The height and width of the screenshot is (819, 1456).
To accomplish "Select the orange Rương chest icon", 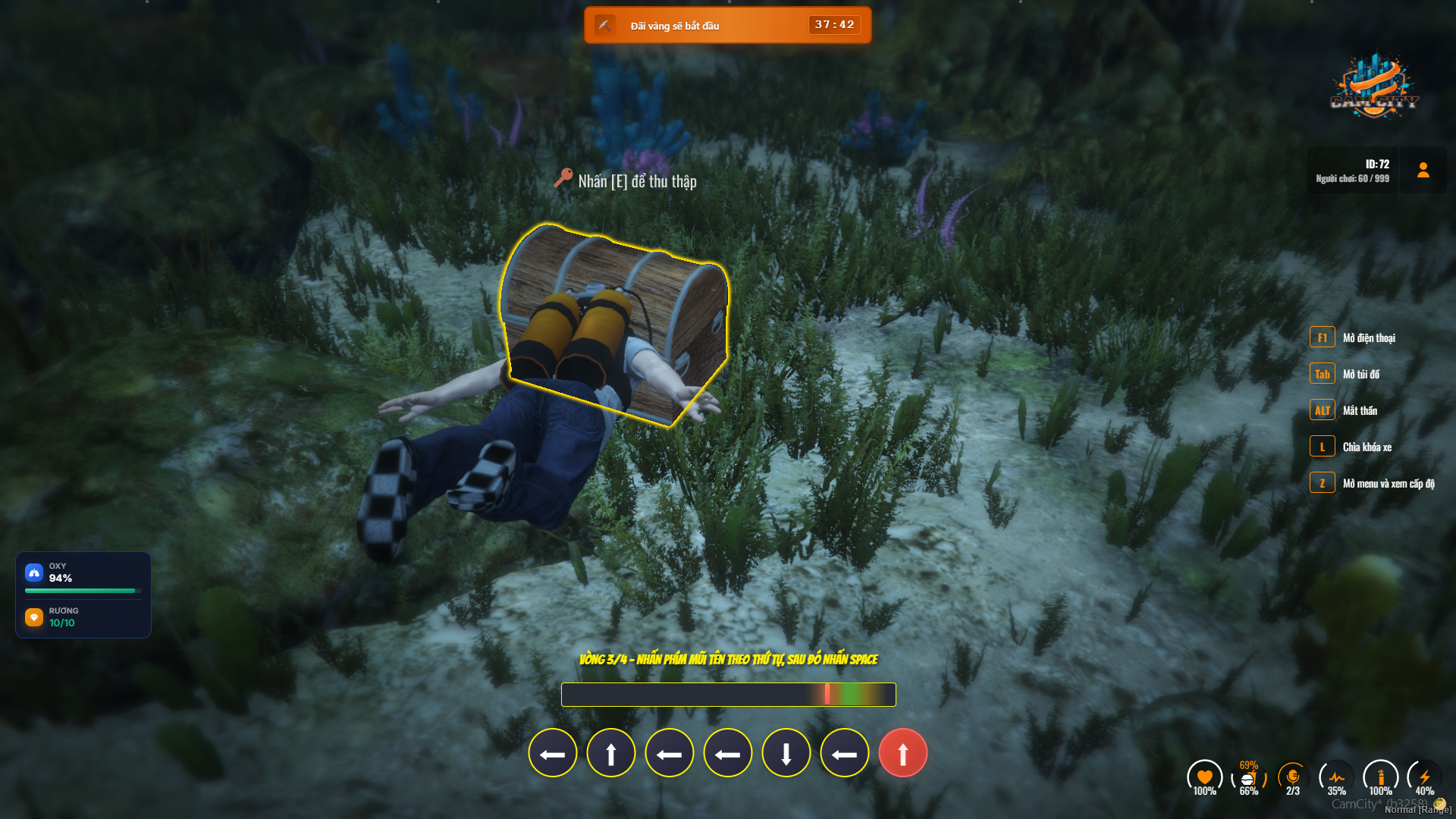I will (x=34, y=617).
